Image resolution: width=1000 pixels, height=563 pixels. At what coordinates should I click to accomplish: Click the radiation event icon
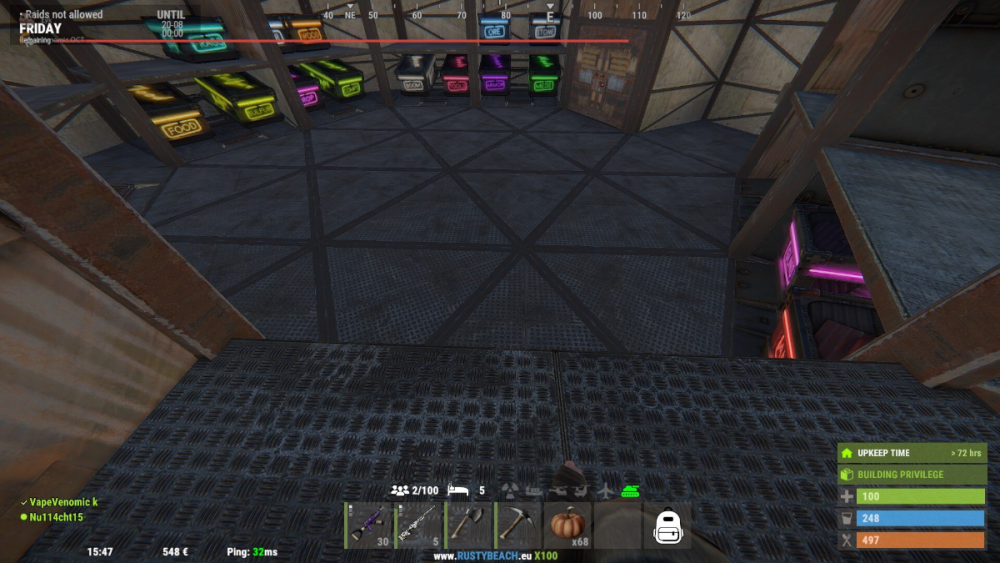512,491
